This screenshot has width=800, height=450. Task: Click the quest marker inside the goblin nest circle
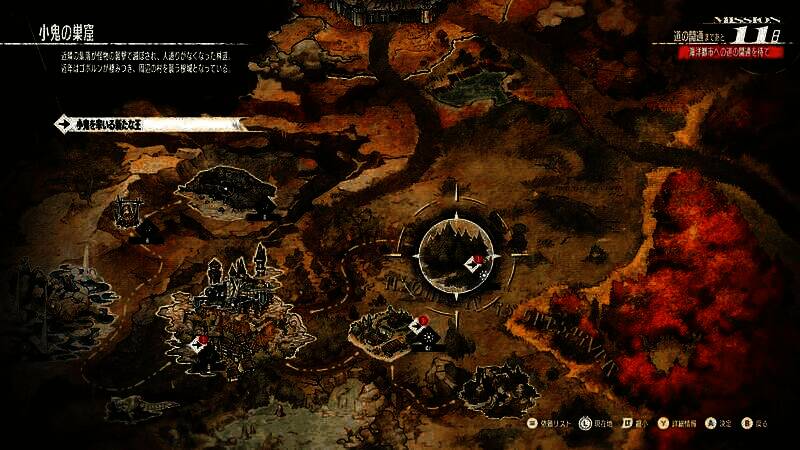(x=472, y=264)
